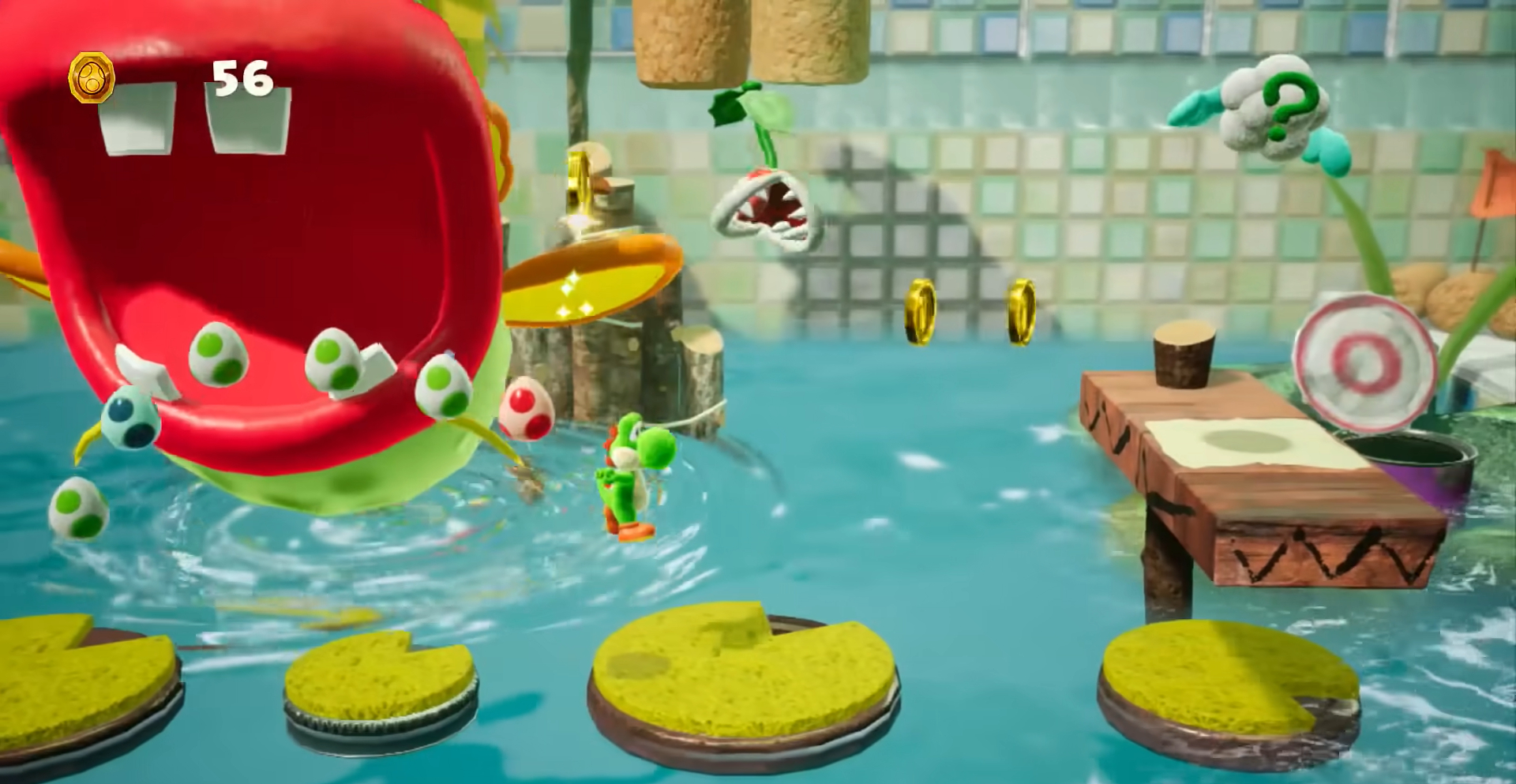Click the white Piranha Plant enemy
Screen dimensions: 1516x784
(x=762, y=209)
